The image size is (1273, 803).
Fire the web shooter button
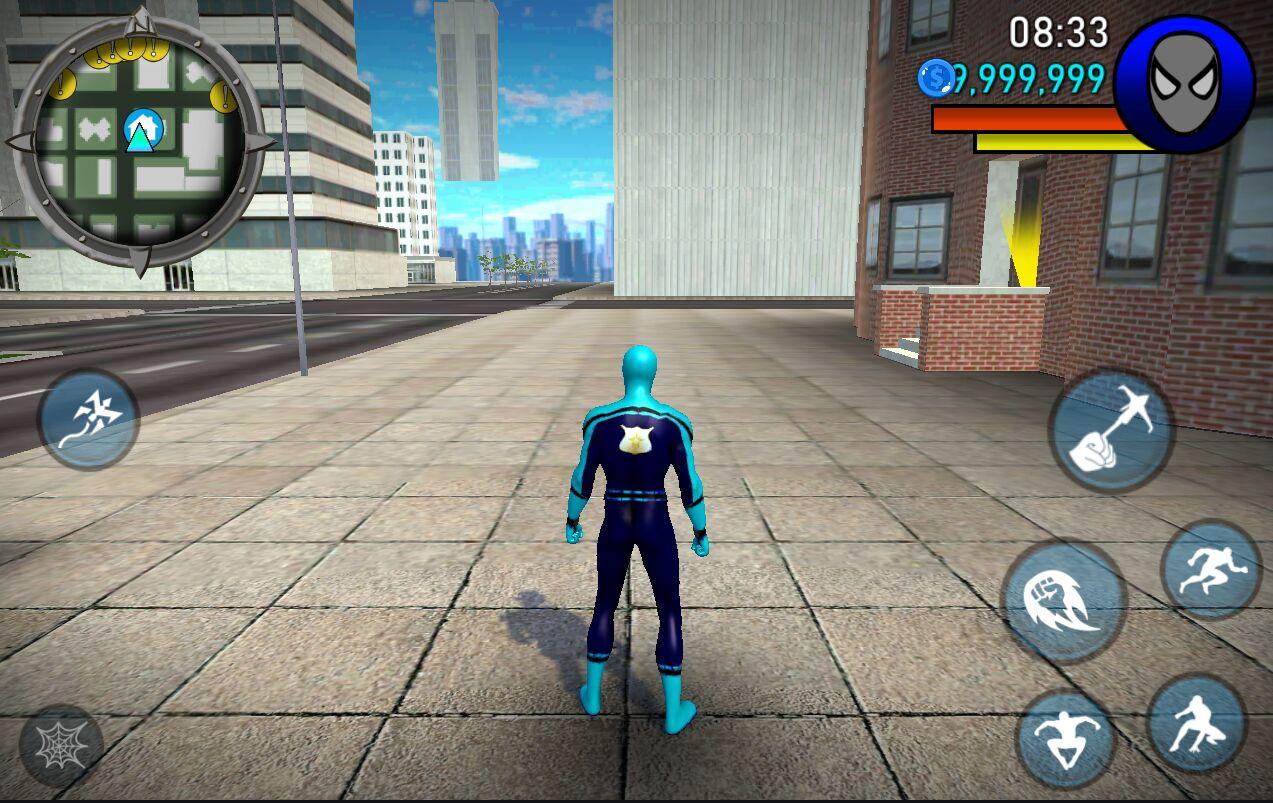[x=61, y=744]
